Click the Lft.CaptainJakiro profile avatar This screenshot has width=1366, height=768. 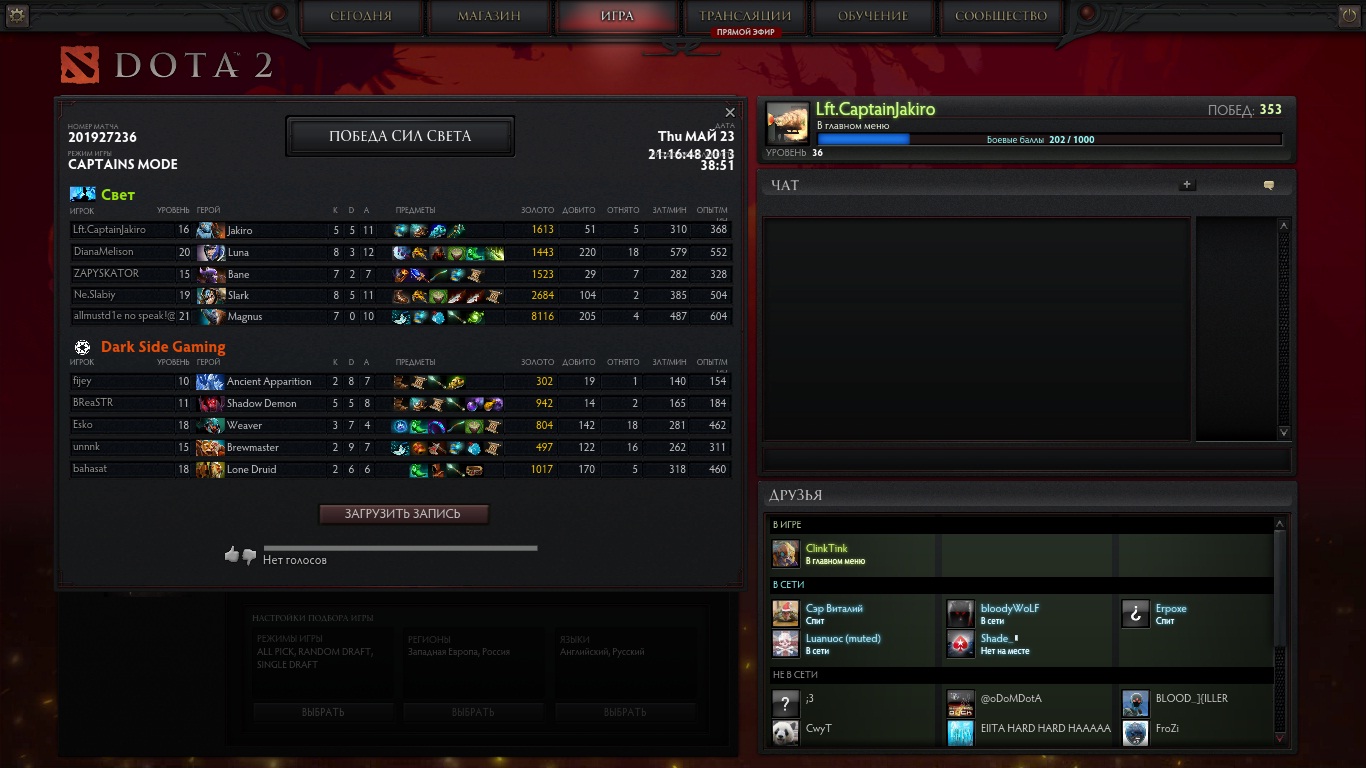pos(787,123)
